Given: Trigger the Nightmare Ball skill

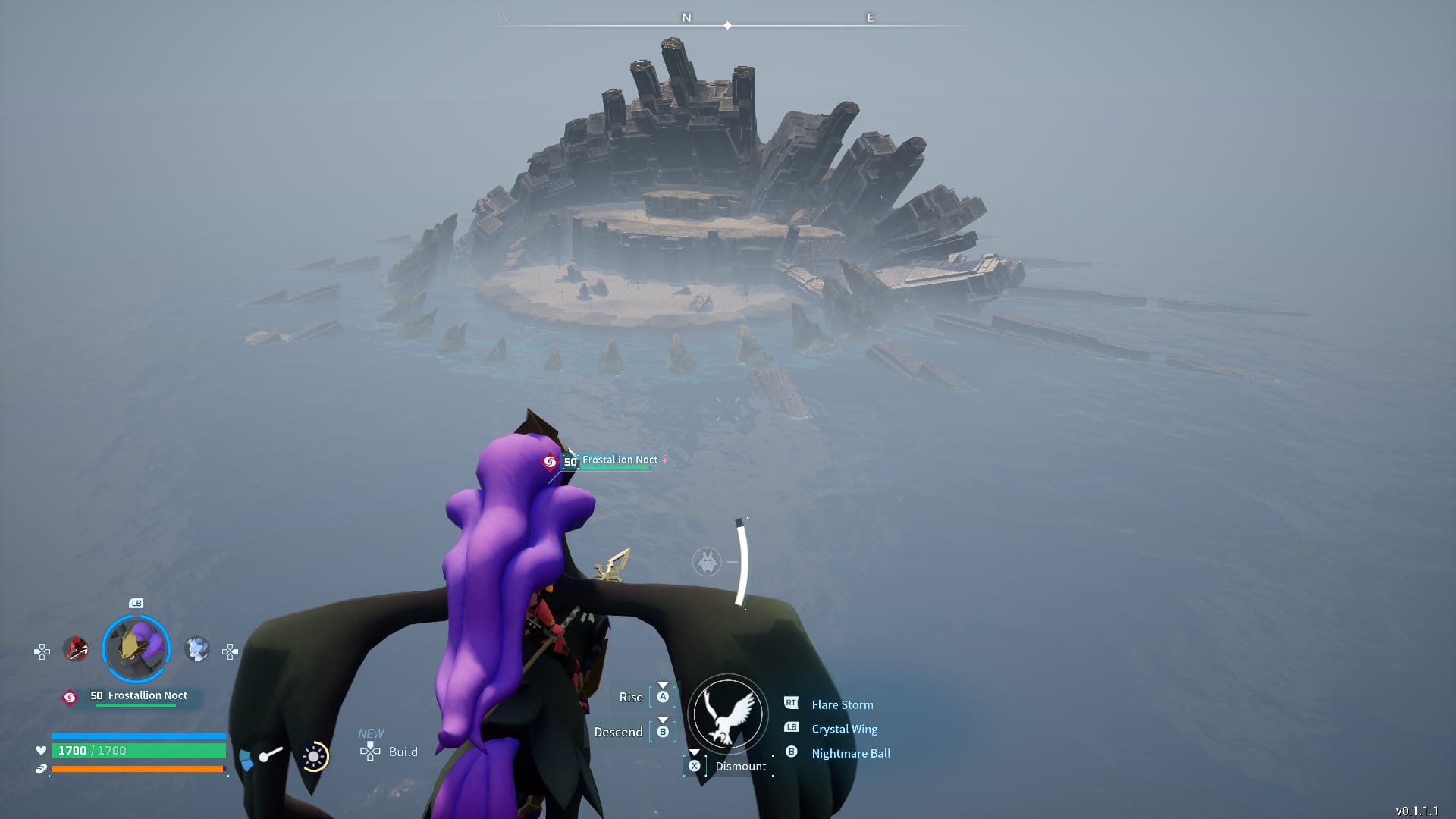Looking at the screenshot, I should (x=850, y=753).
